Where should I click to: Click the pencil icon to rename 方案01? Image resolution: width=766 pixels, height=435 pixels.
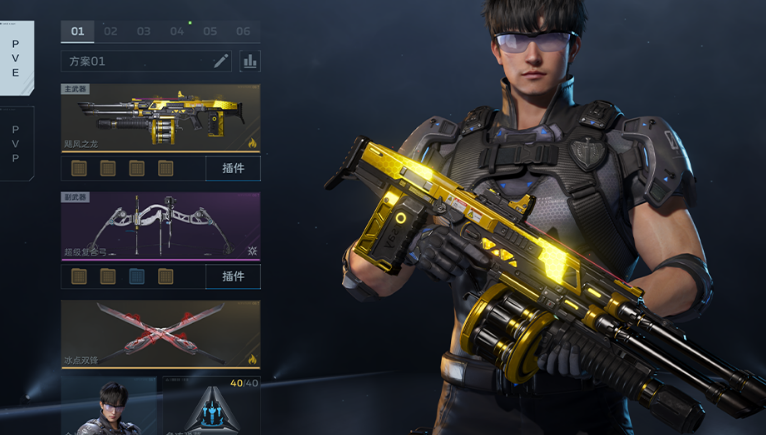[x=221, y=61]
